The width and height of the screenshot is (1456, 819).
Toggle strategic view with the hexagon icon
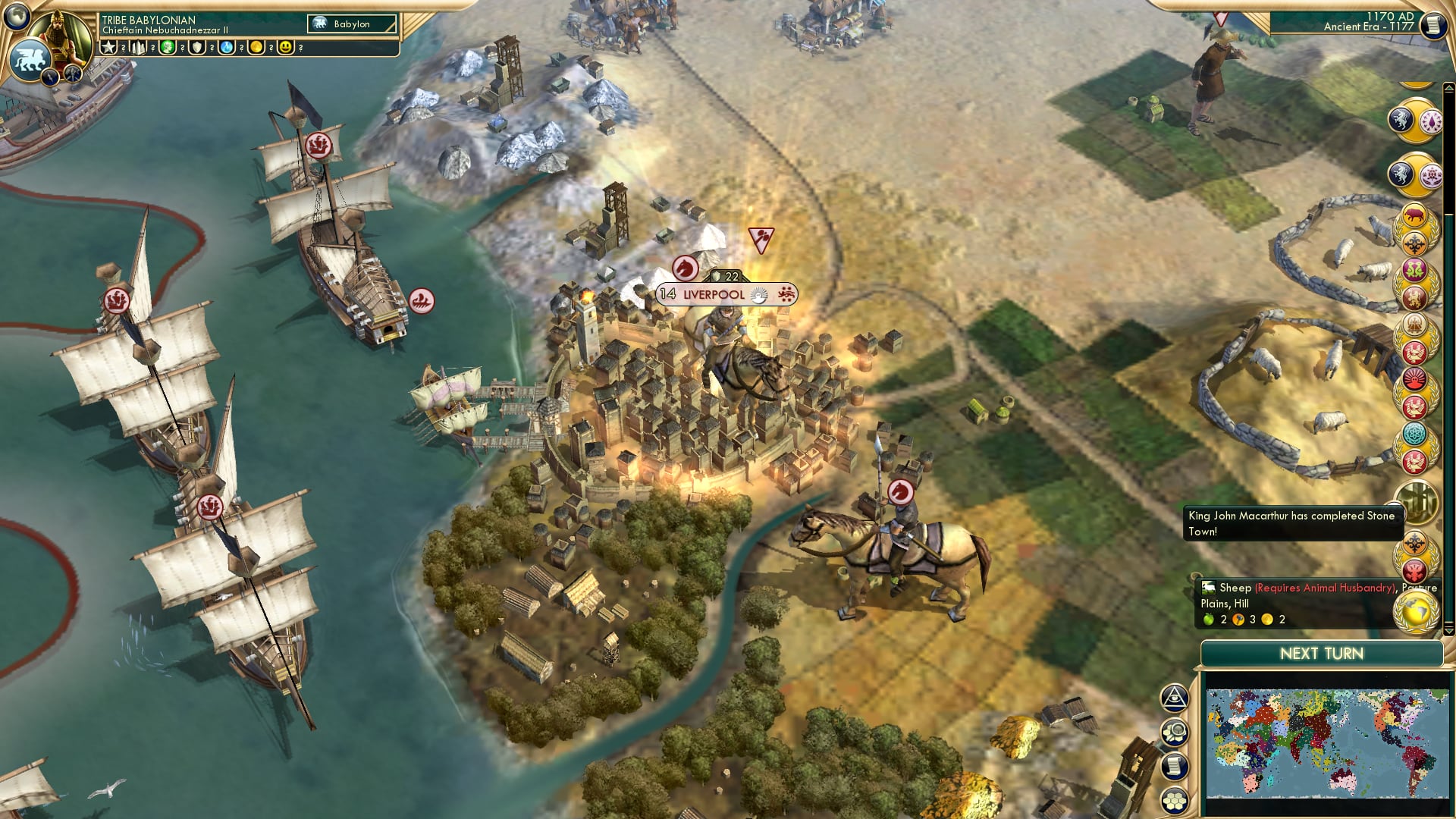tap(1174, 799)
